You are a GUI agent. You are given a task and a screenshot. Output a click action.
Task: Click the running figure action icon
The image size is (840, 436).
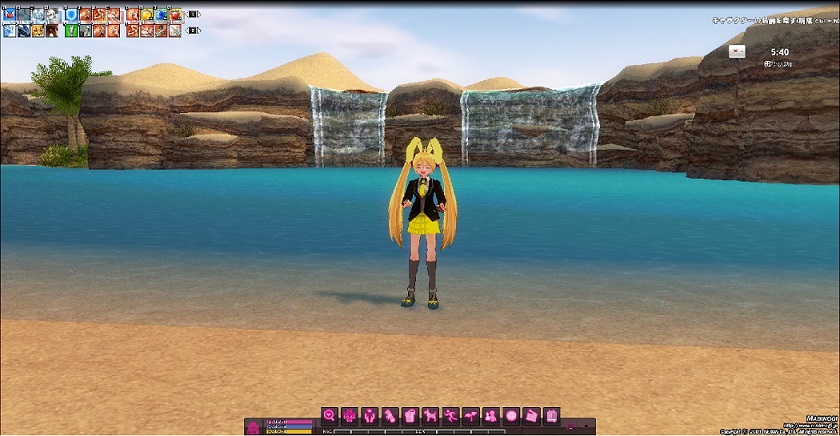(451, 415)
